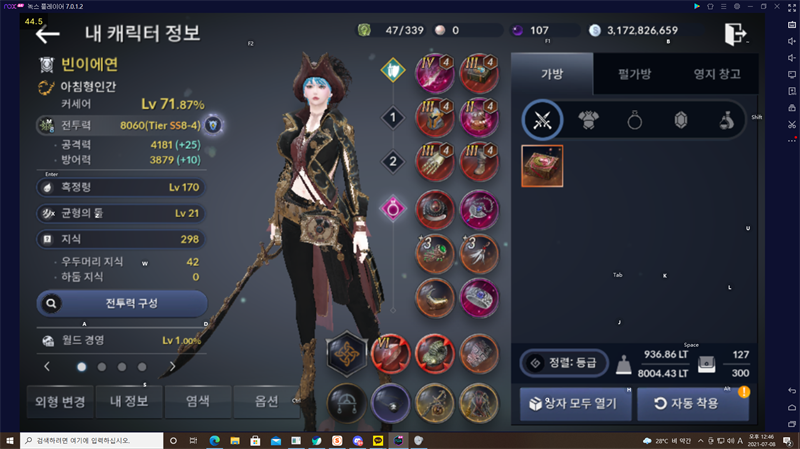Select the treasure chest item in bag
The image size is (800, 449).
(x=542, y=166)
